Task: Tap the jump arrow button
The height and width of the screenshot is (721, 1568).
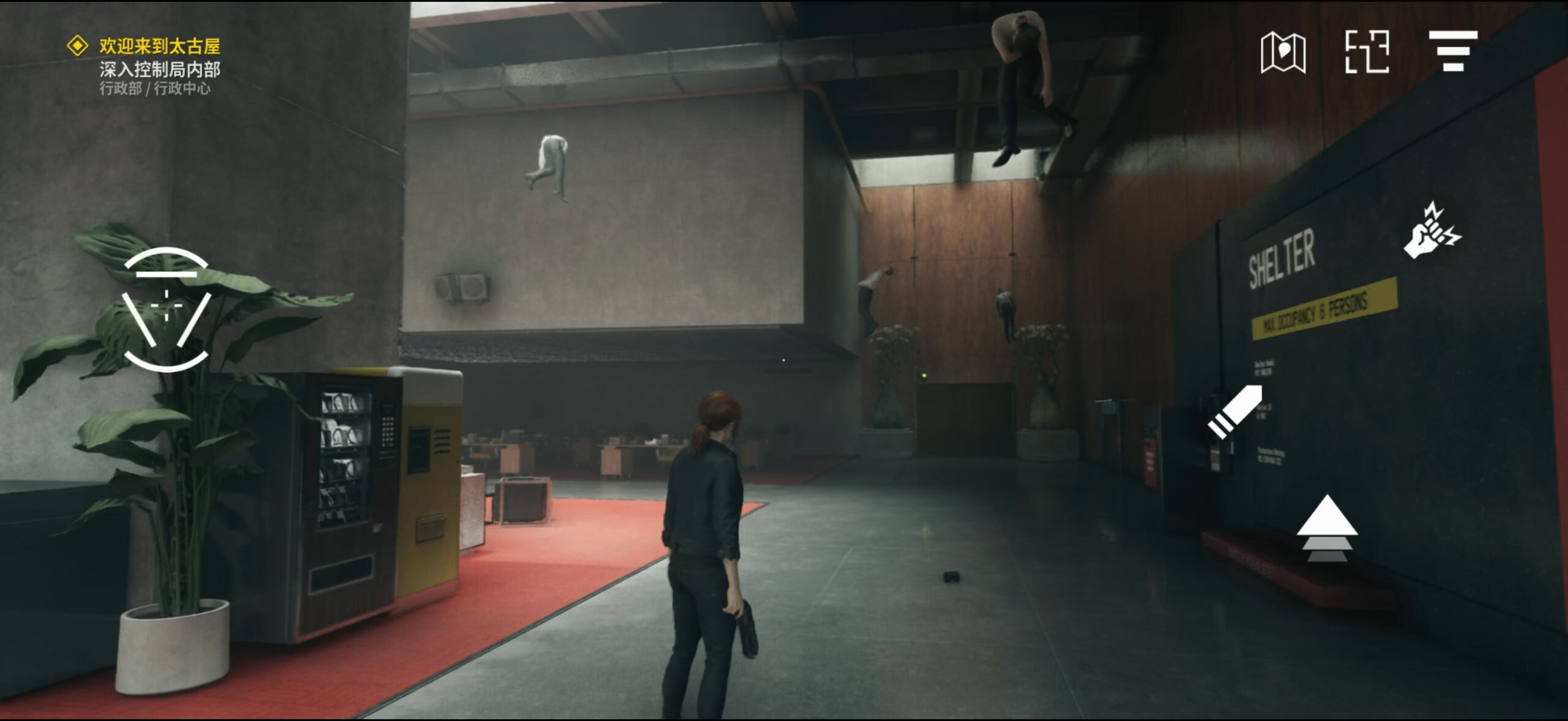Action: pos(1327,529)
